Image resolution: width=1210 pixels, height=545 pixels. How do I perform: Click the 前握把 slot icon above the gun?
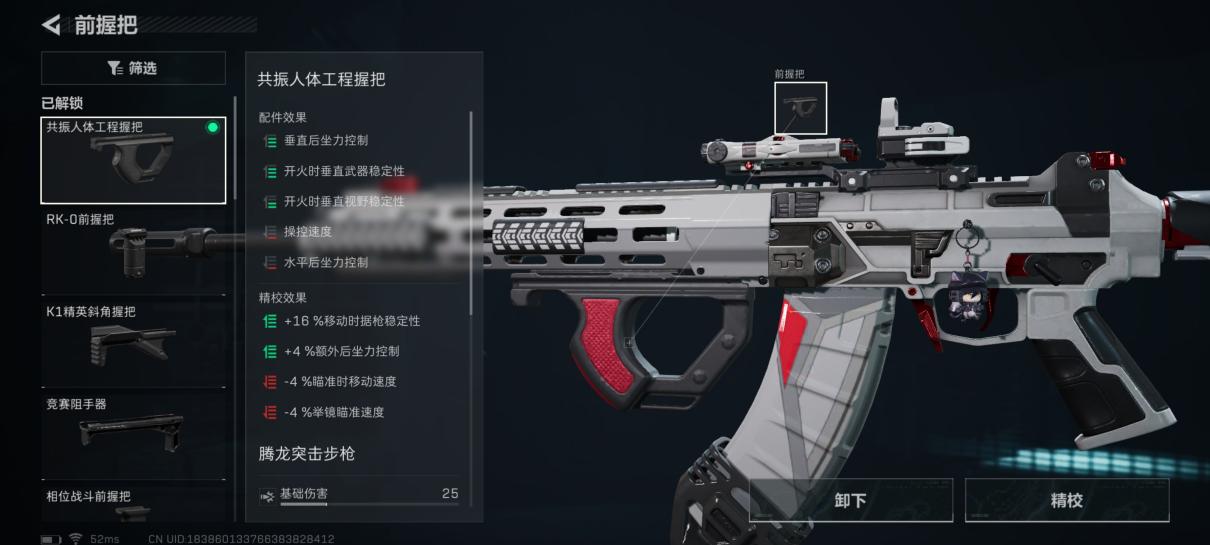(x=801, y=108)
